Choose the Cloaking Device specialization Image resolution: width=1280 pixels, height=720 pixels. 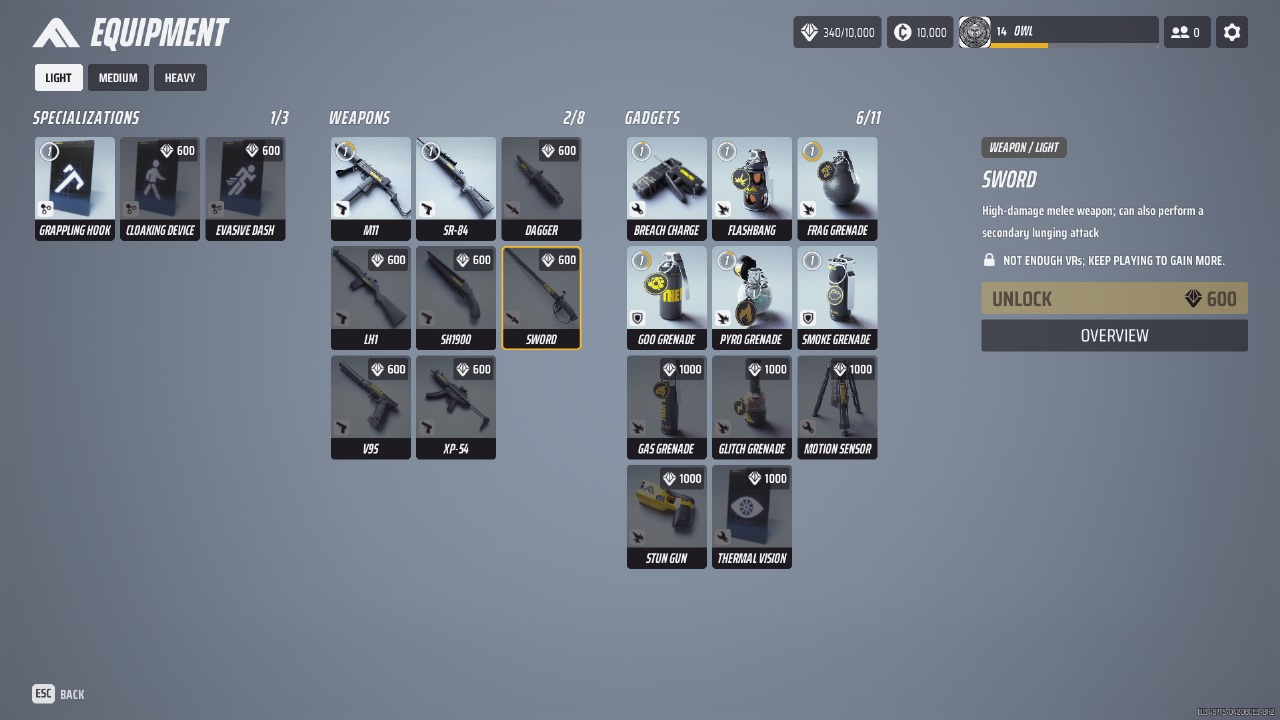tap(160, 189)
